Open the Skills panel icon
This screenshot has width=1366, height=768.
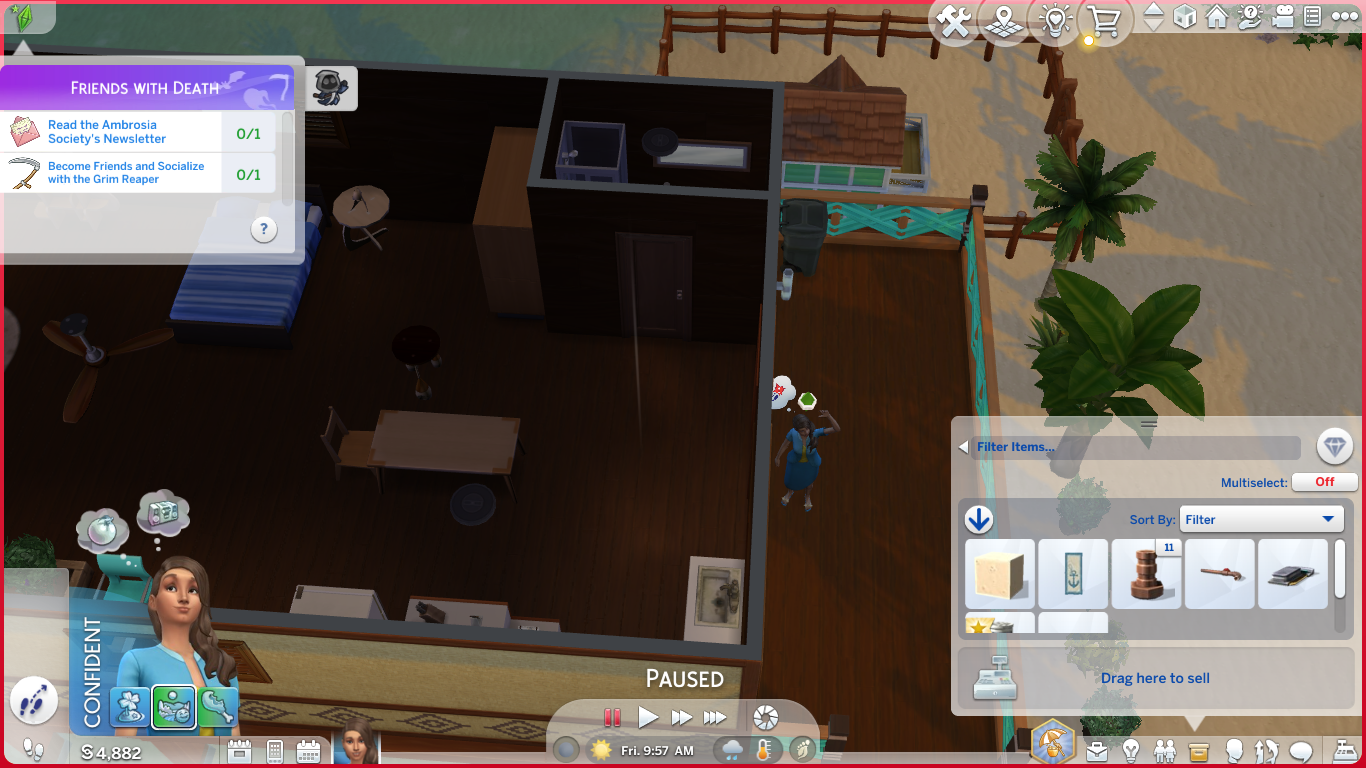[1268, 750]
